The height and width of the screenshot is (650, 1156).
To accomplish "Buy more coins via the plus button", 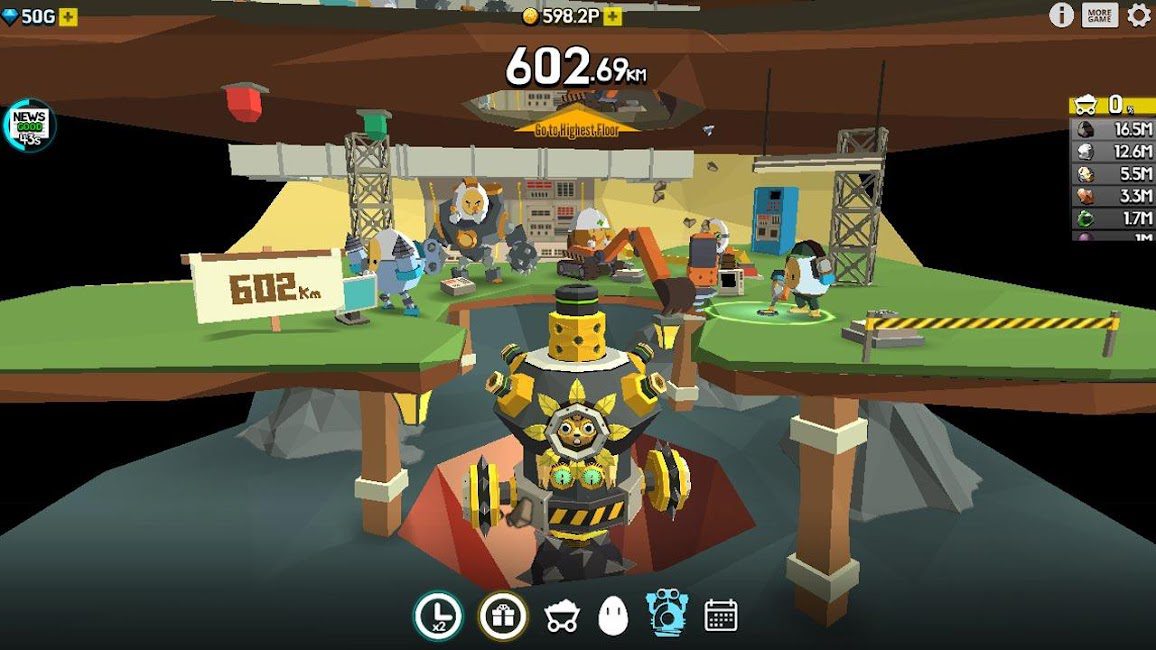I will [x=612, y=17].
